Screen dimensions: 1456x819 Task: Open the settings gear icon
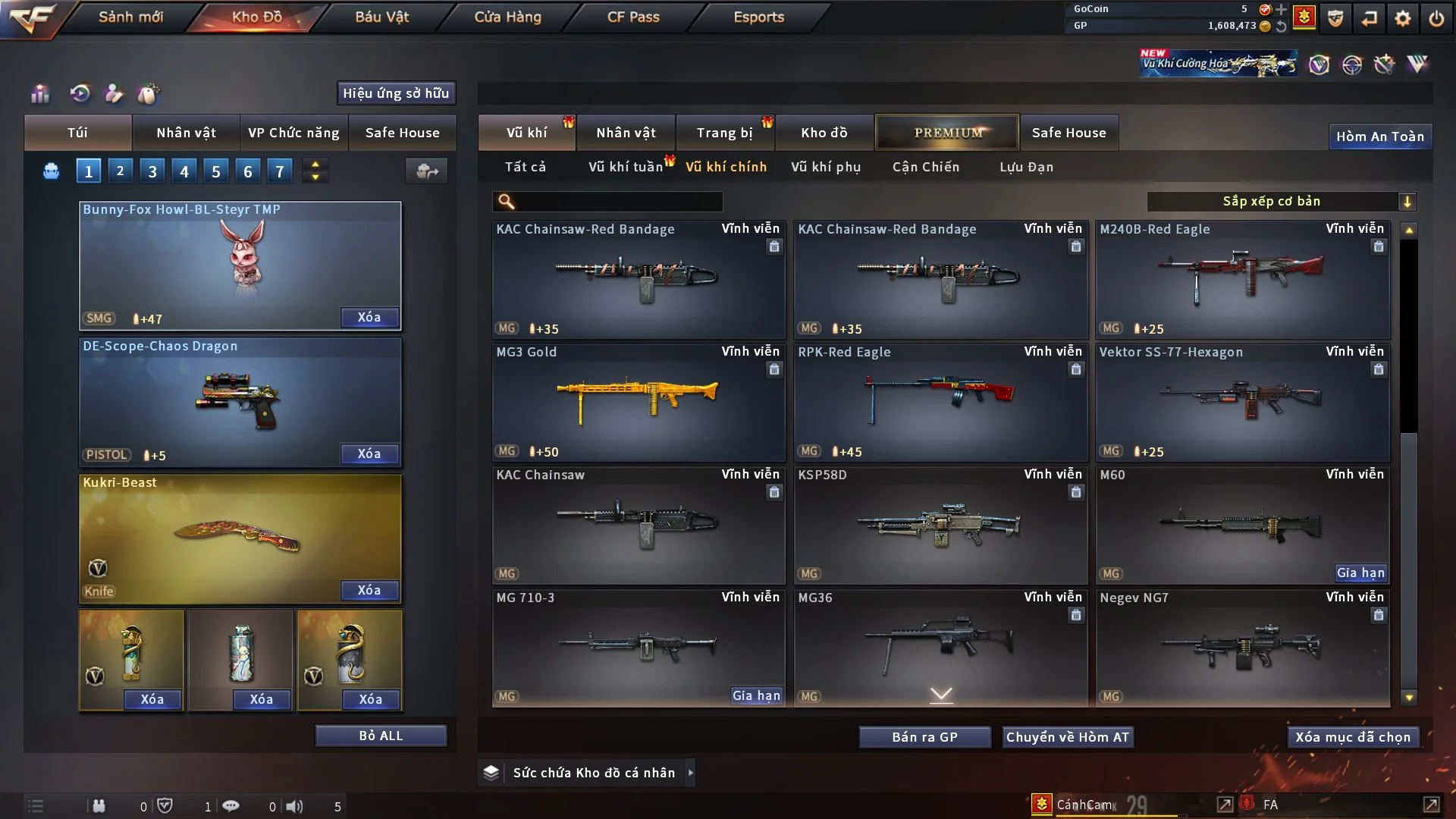(x=1403, y=18)
